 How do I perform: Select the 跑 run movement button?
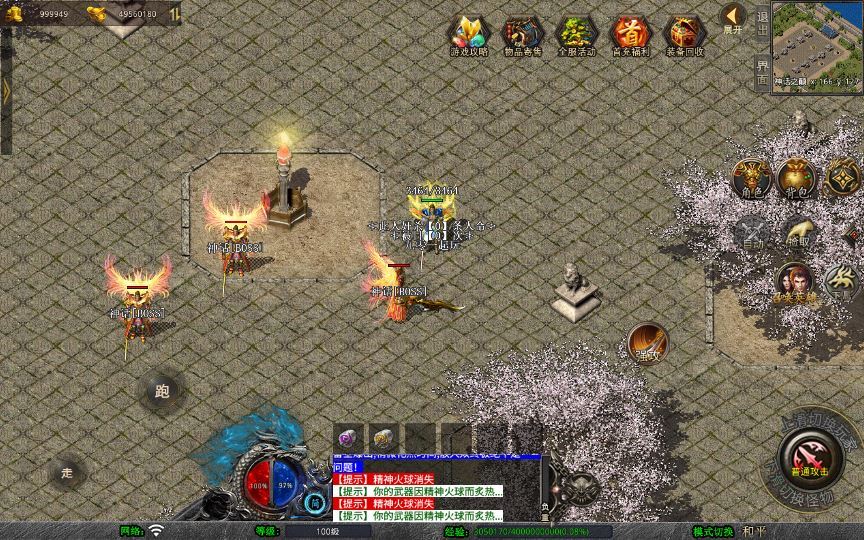click(162, 391)
